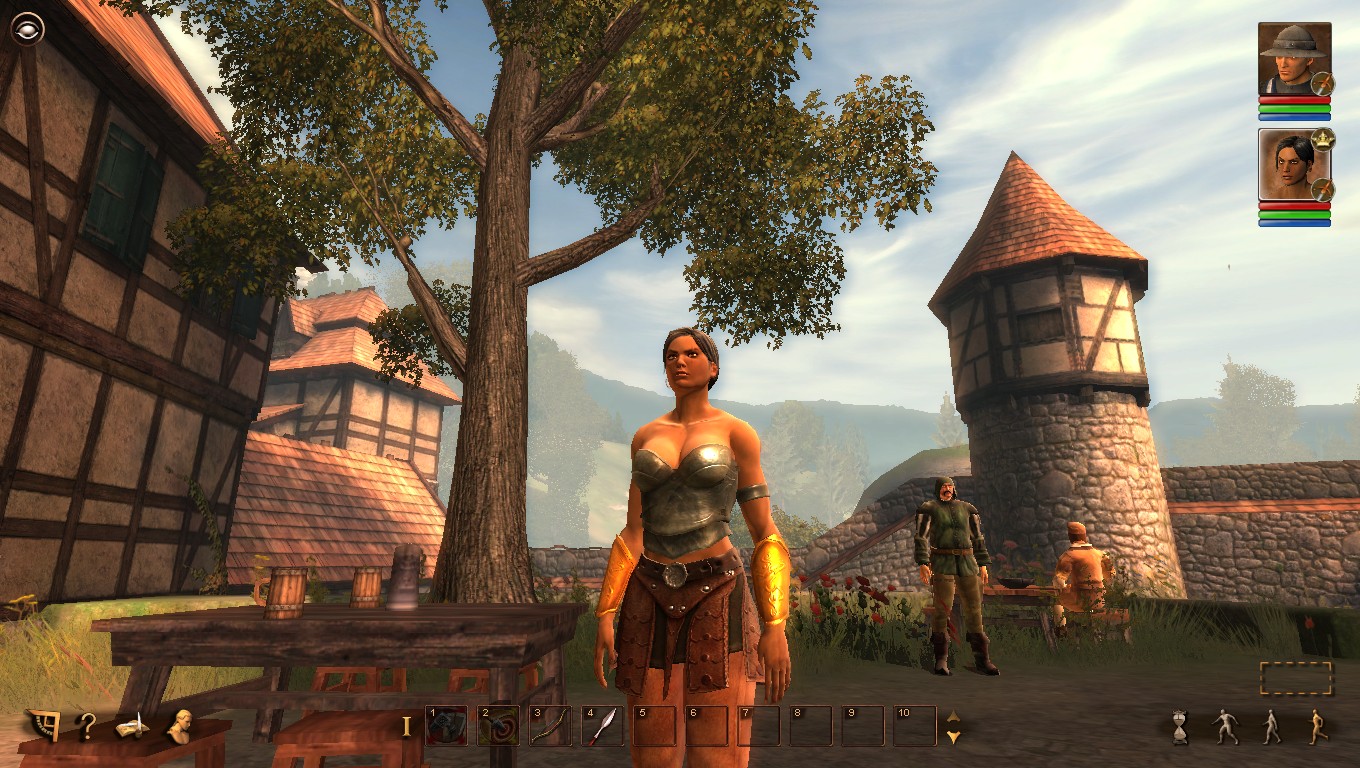Switch to the next quickbar page
1360x768 pixels.
coord(953,737)
